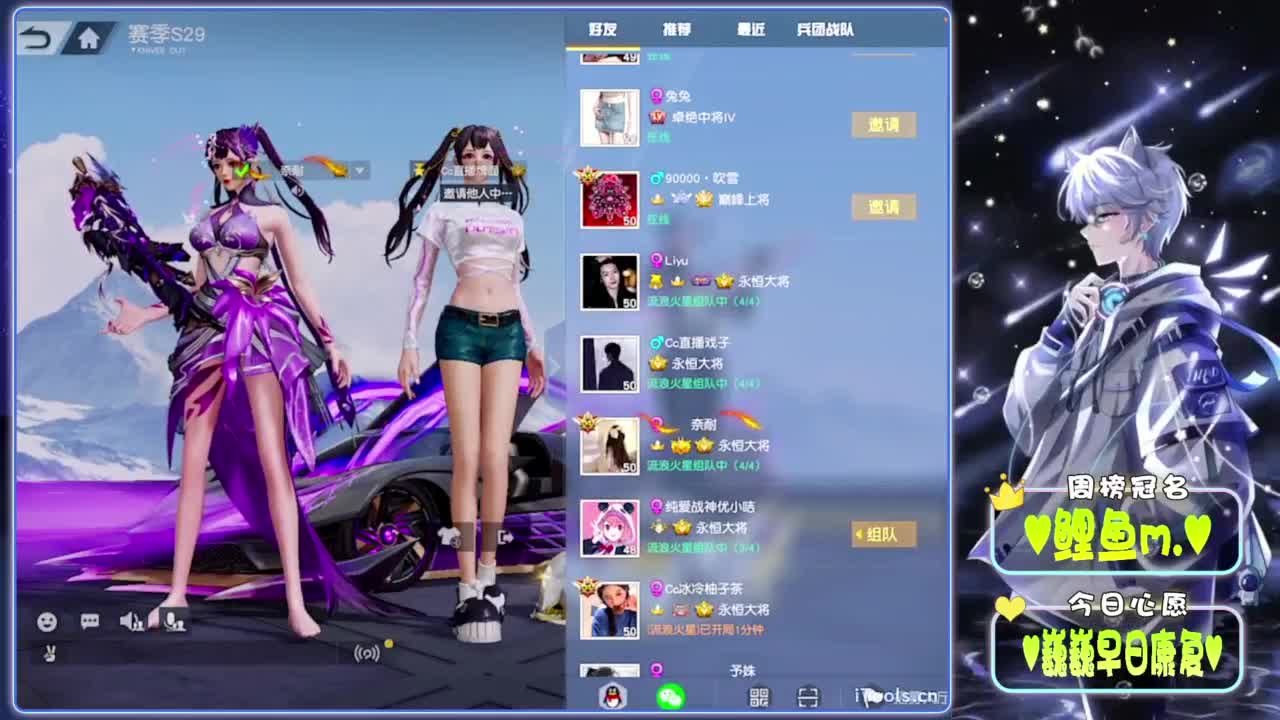Viewport: 1280px width, 720px height.
Task: Select the victory hand gesture icon
Action: 49,655
